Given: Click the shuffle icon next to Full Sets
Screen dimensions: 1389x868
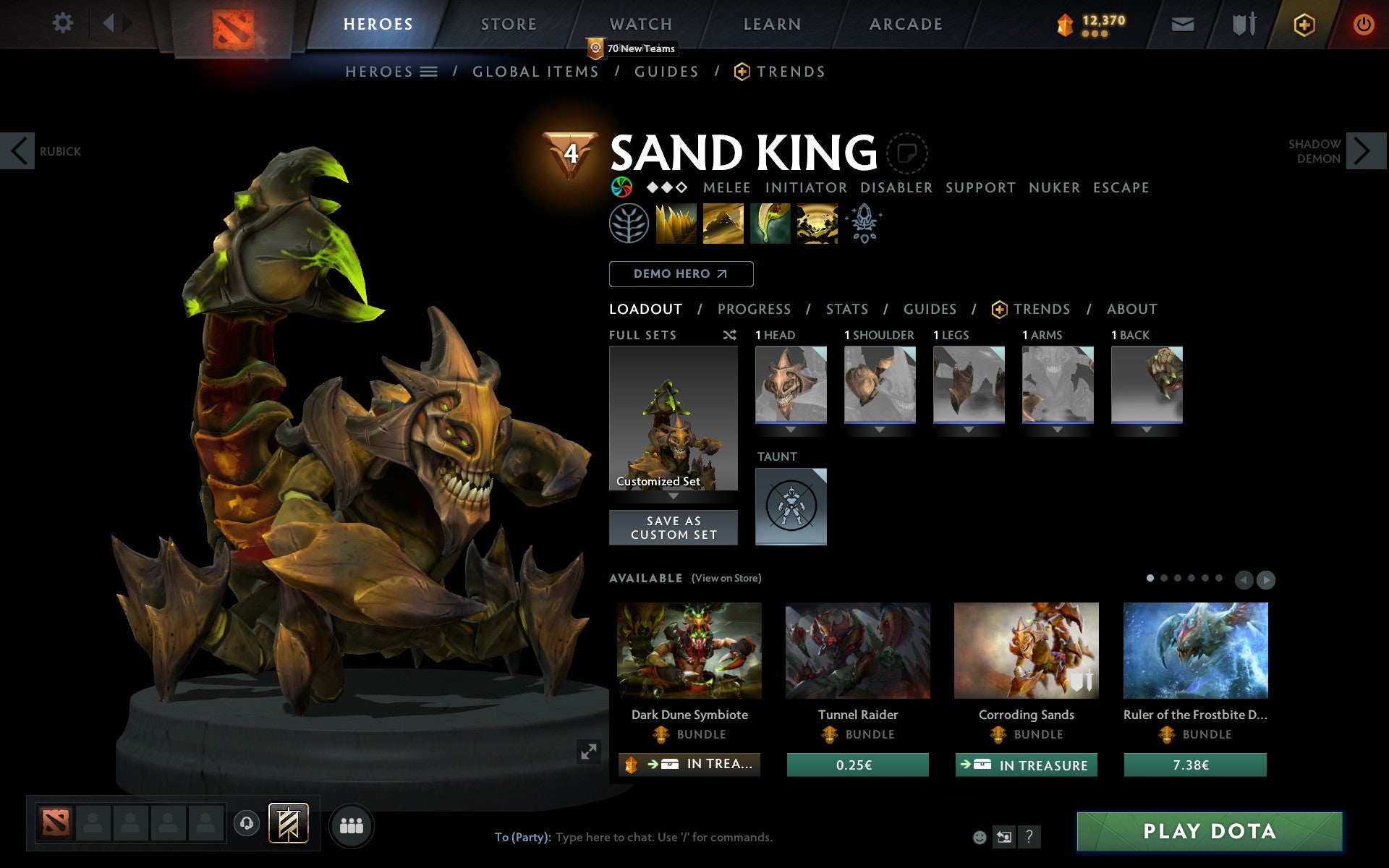Looking at the screenshot, I should 729,335.
